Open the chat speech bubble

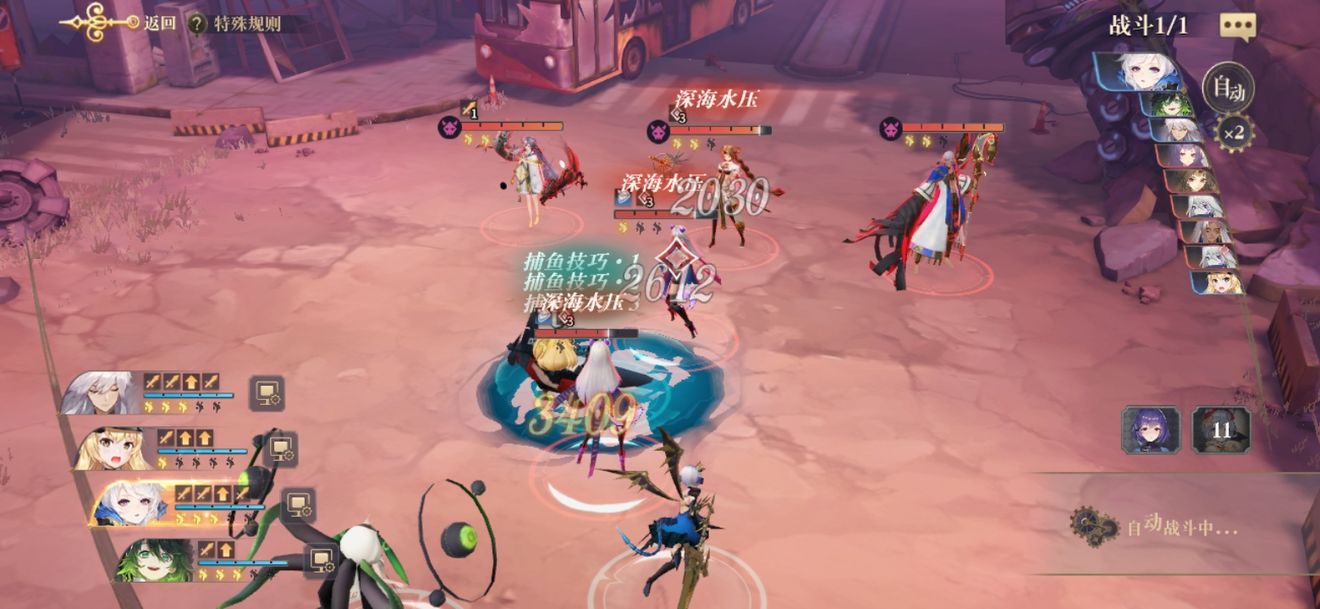(x=1237, y=27)
